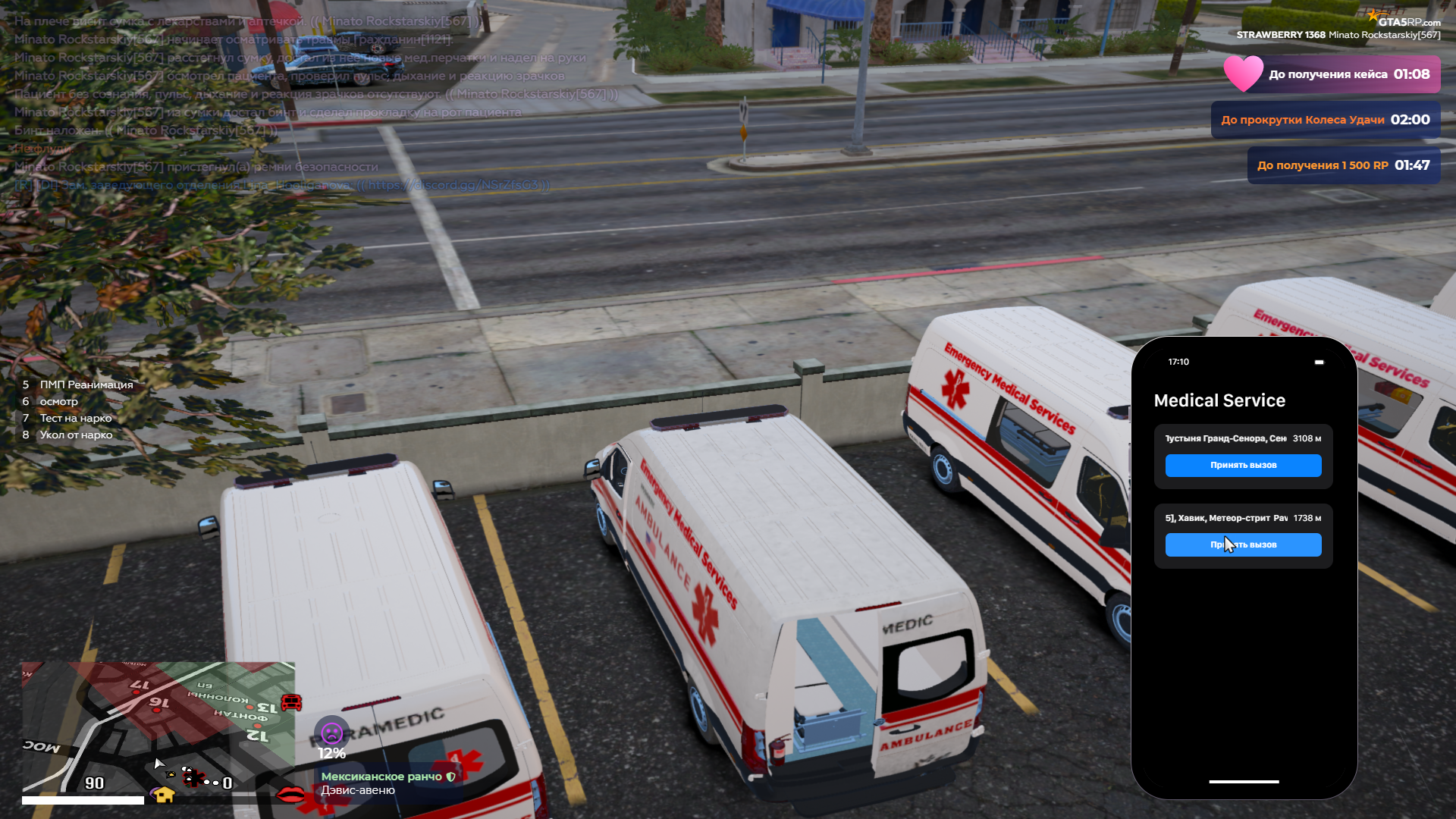Accept the Гранд-Сенора call at 3108 m
Image resolution: width=1456 pixels, height=819 pixels.
pos(1243,466)
